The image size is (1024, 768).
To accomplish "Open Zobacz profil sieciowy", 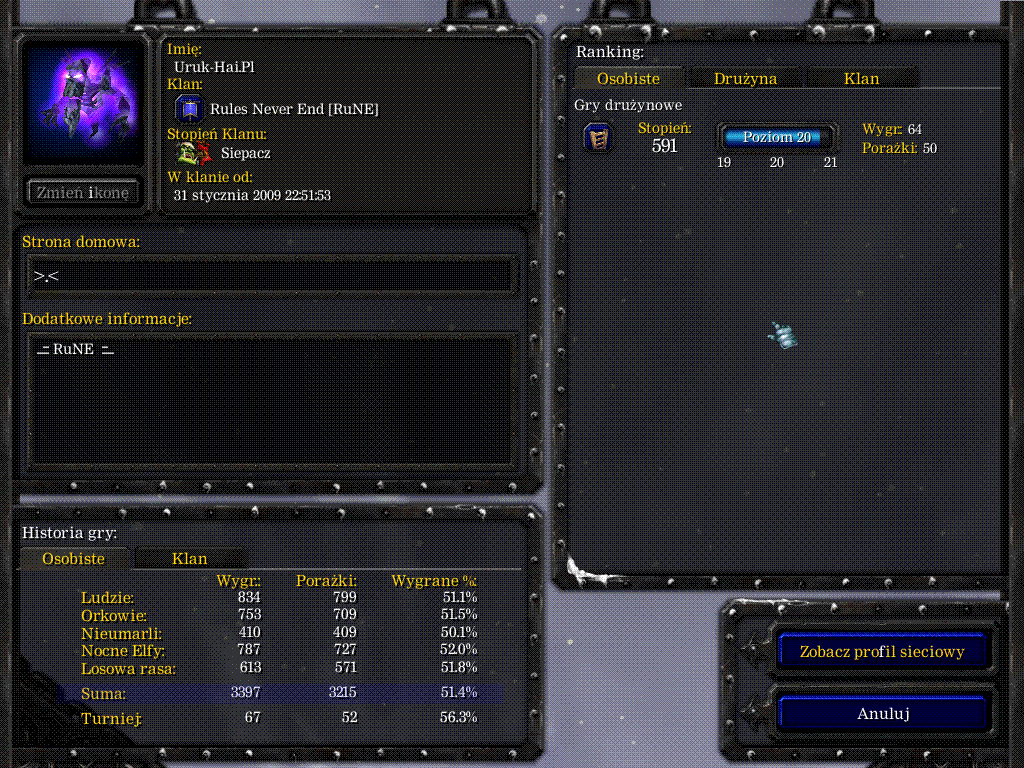I will tap(882, 652).
